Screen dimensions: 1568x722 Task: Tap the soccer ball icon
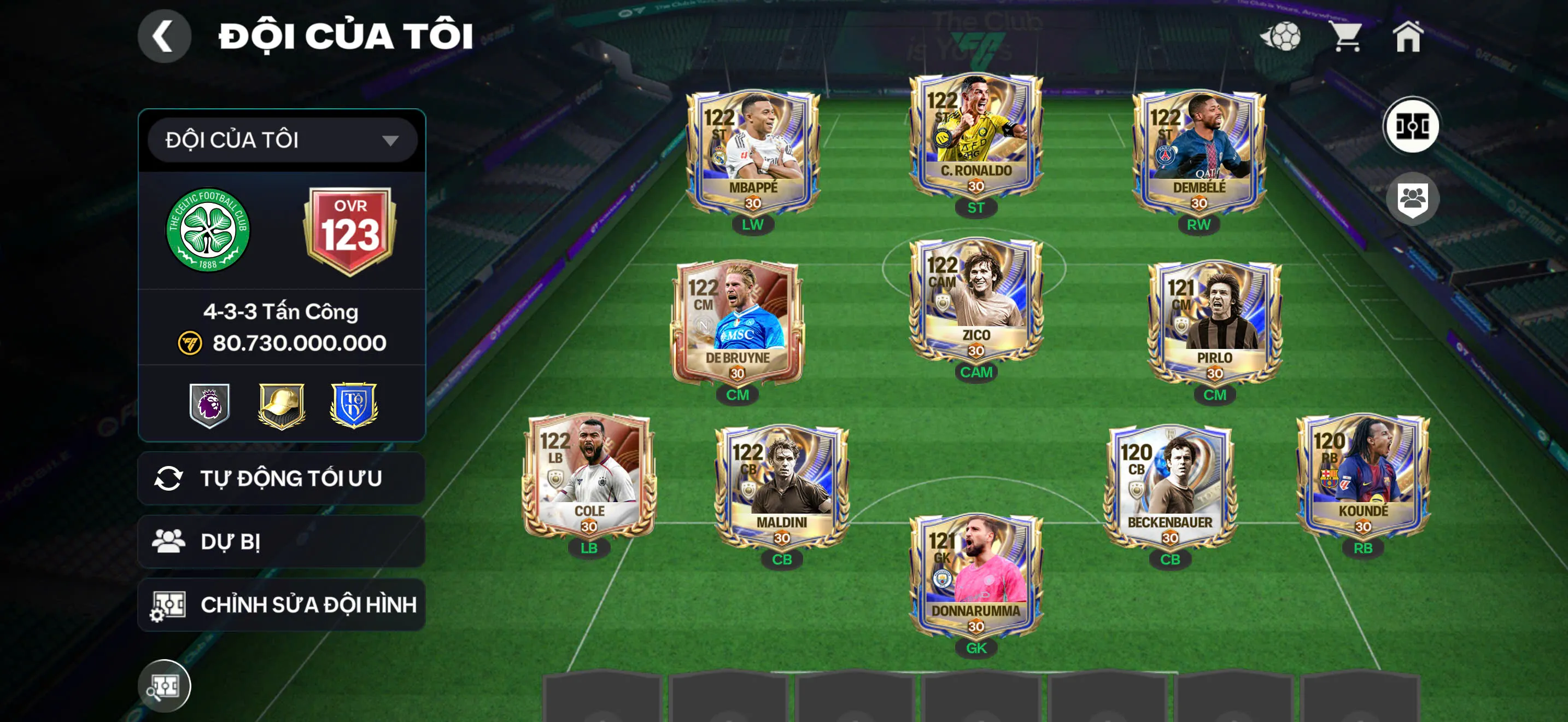1282,37
